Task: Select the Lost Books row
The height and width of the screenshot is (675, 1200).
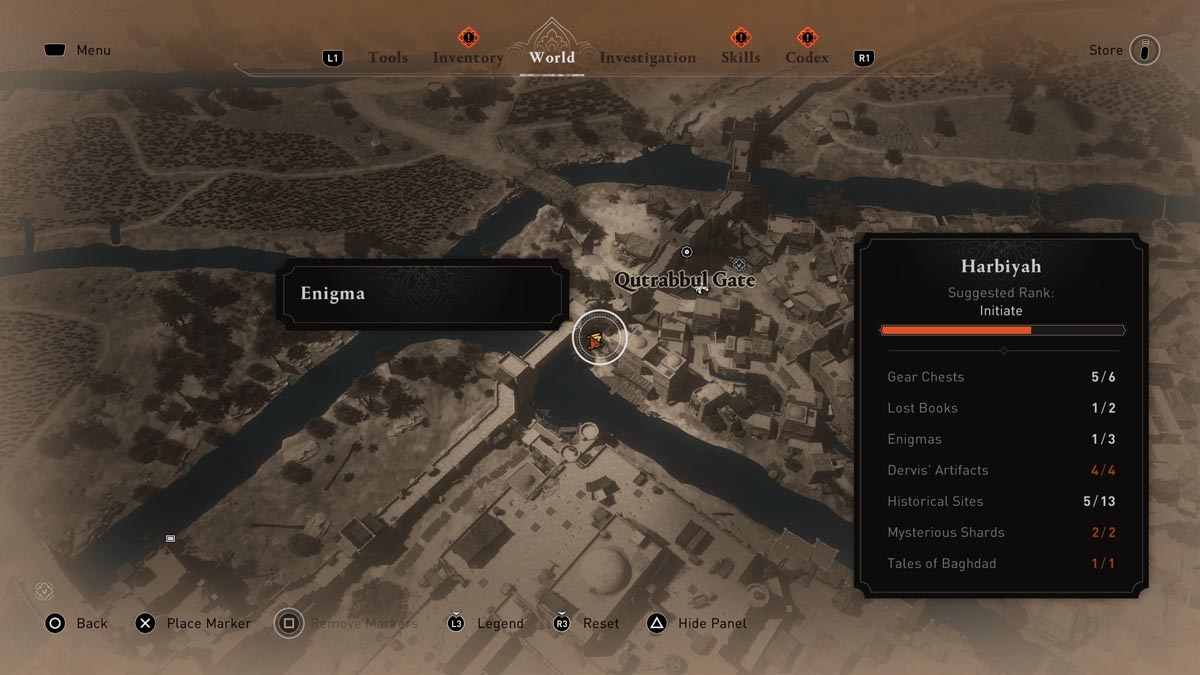Action: pyautogui.click(x=1002, y=408)
